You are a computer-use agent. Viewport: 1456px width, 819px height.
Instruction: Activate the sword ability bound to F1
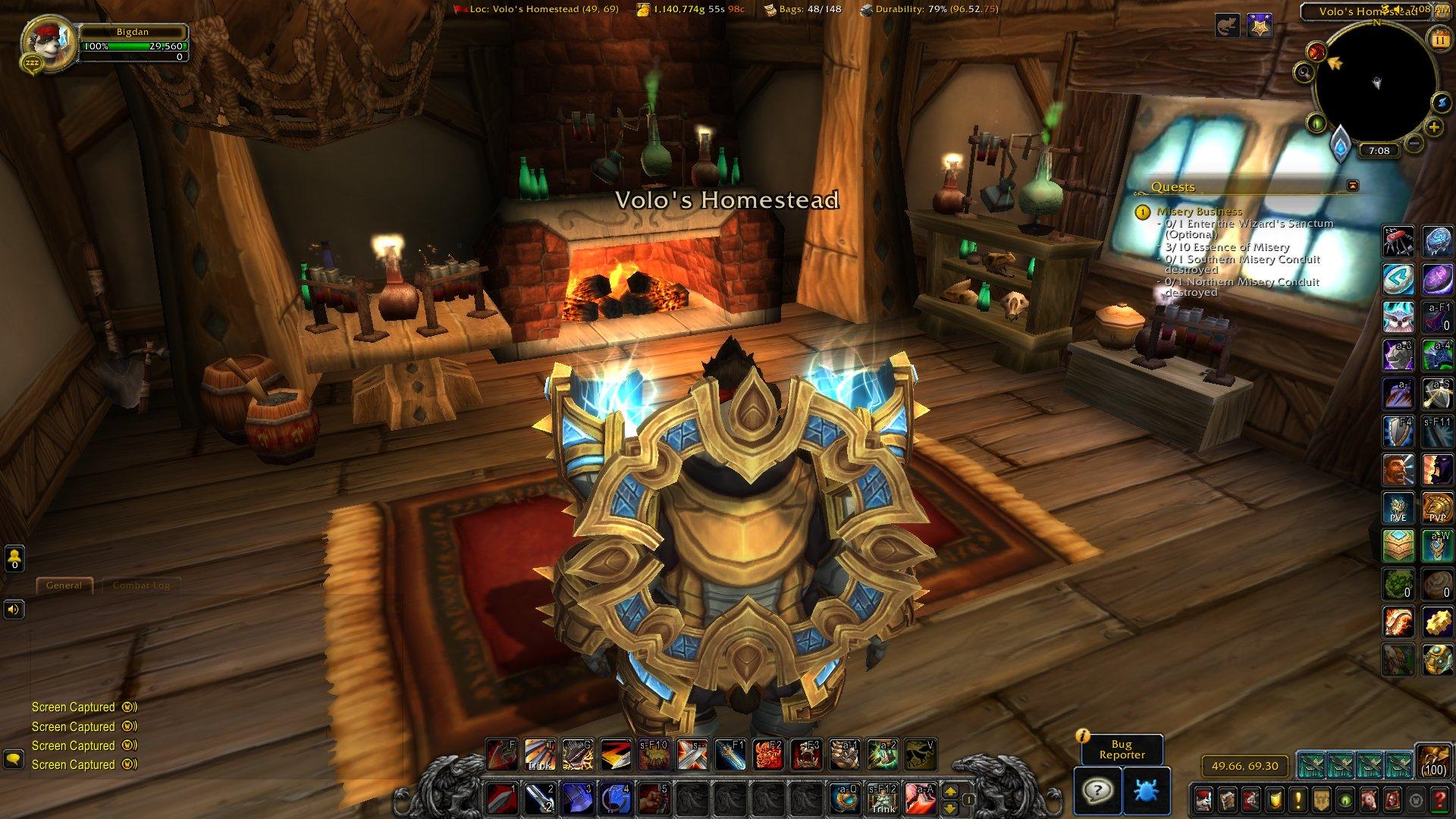coord(730,755)
